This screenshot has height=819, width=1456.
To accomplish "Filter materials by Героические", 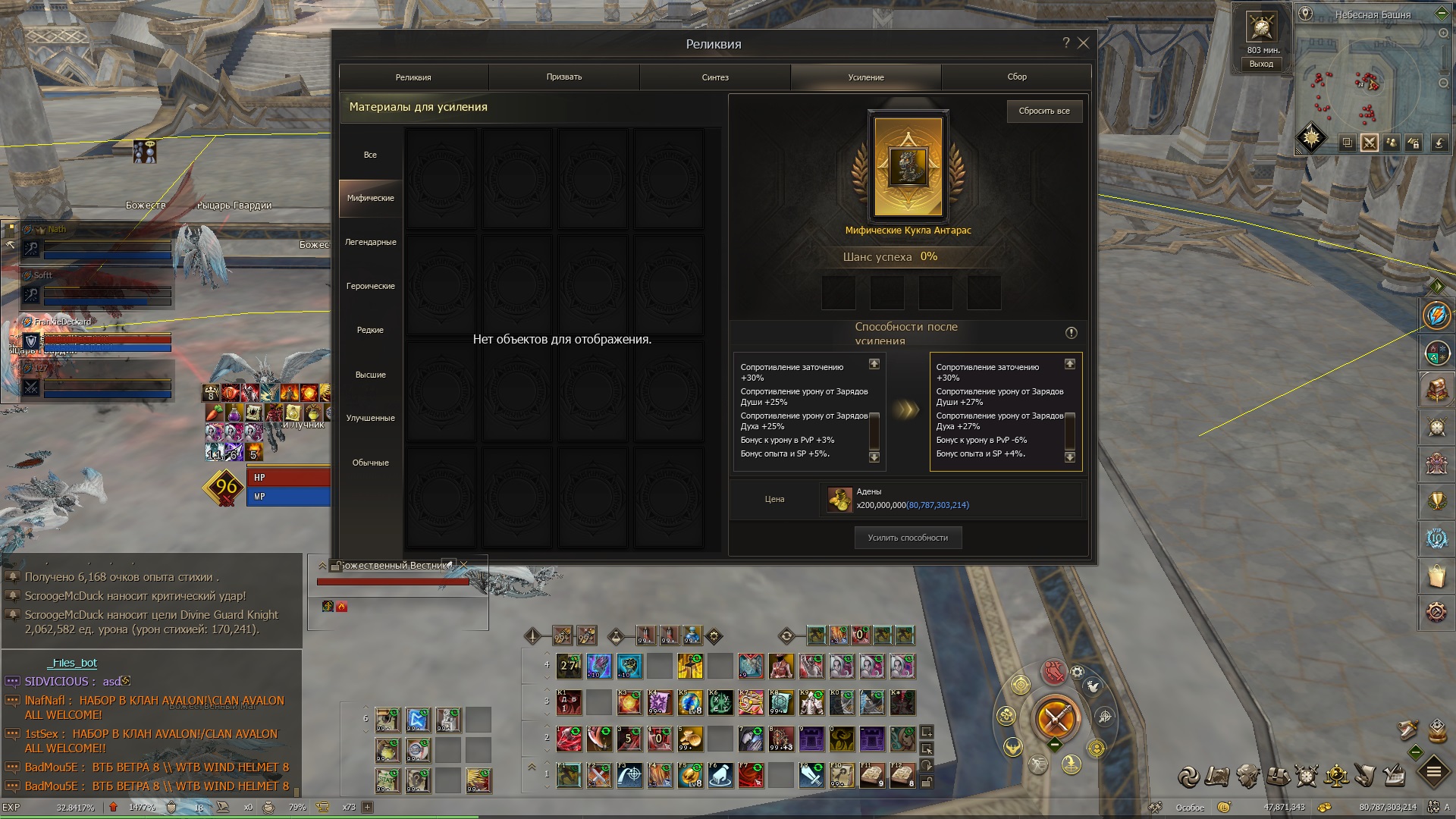I will (x=371, y=287).
